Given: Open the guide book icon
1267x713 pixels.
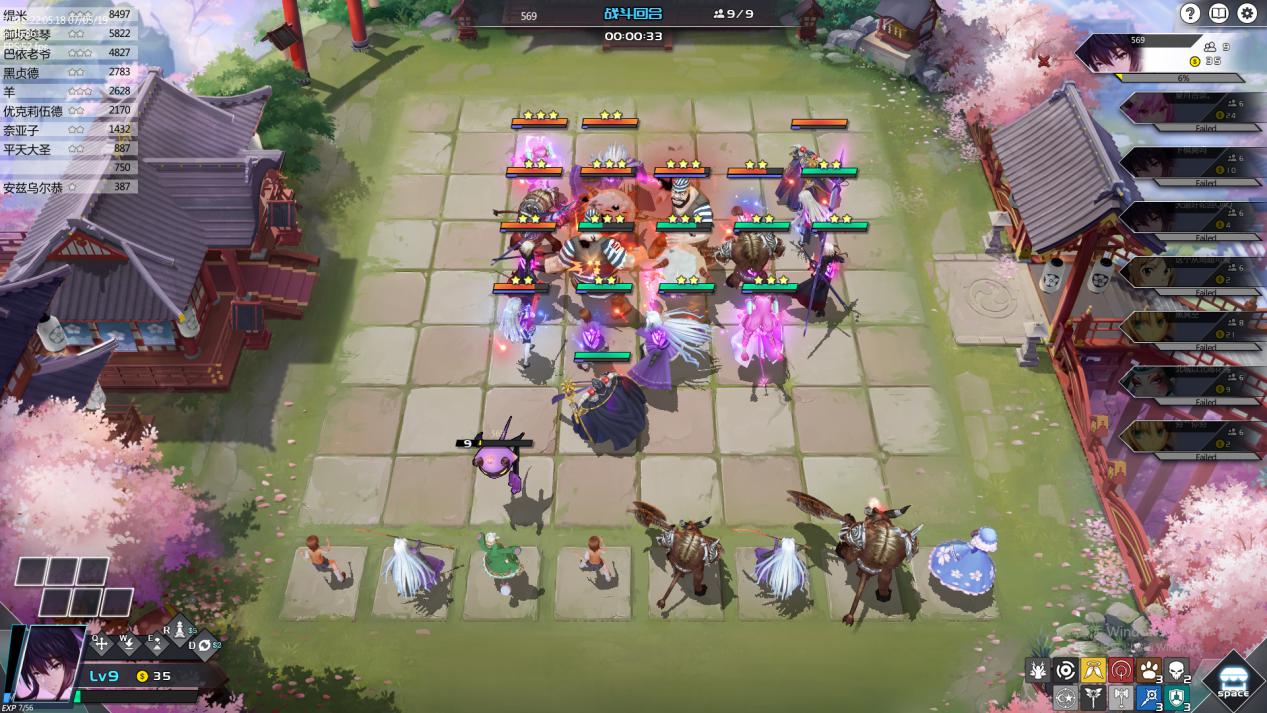Looking at the screenshot, I should [1218, 13].
